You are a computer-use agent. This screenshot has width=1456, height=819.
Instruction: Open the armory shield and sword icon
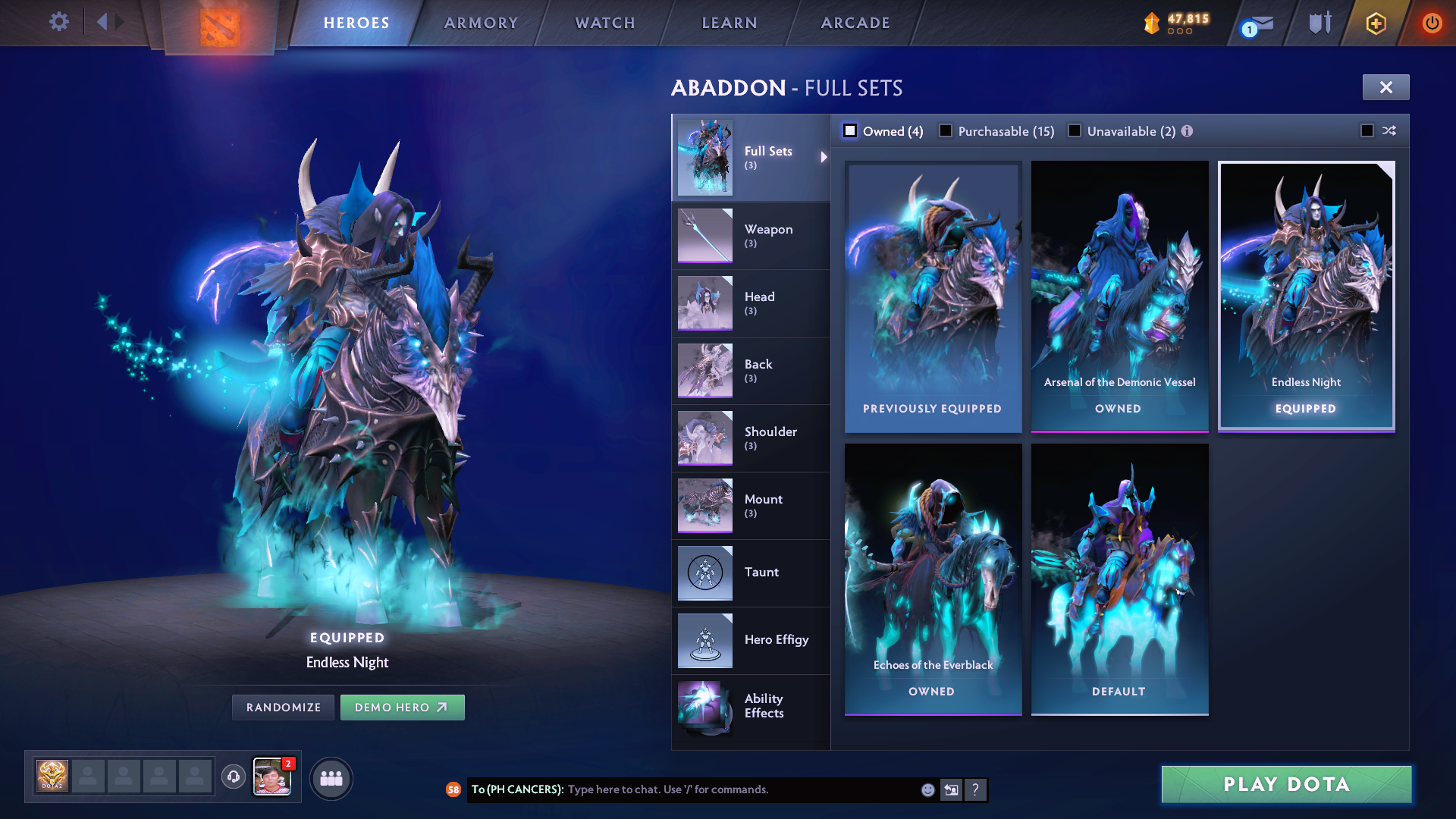1319,23
